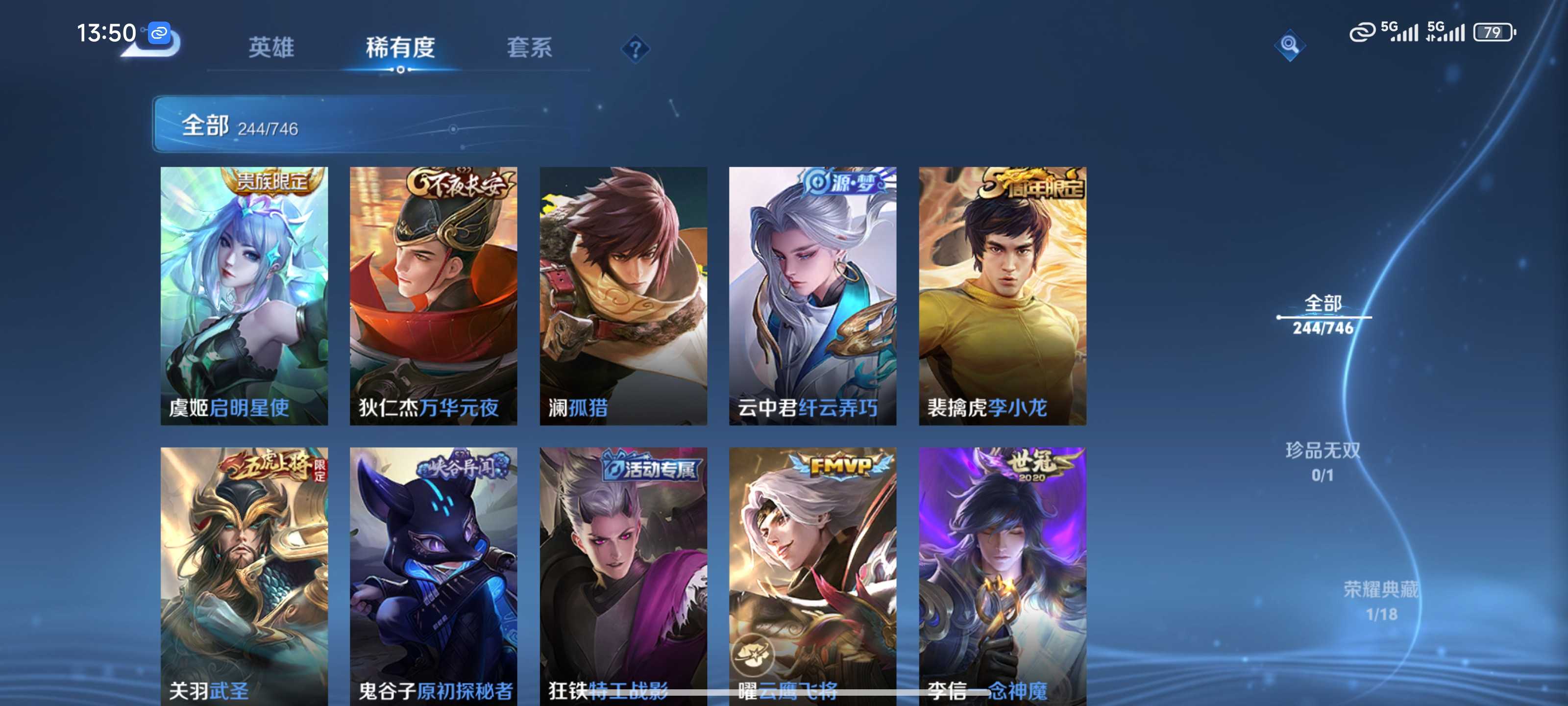Select the 稀有度 tab
Viewport: 1568px width, 706px height.
(x=400, y=48)
